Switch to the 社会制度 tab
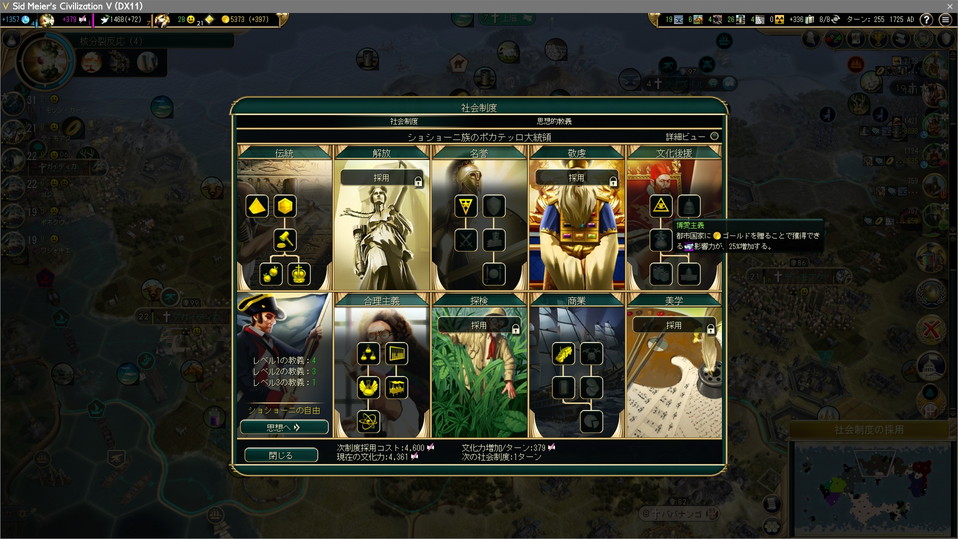The height and width of the screenshot is (539, 958). pyautogui.click(x=404, y=121)
